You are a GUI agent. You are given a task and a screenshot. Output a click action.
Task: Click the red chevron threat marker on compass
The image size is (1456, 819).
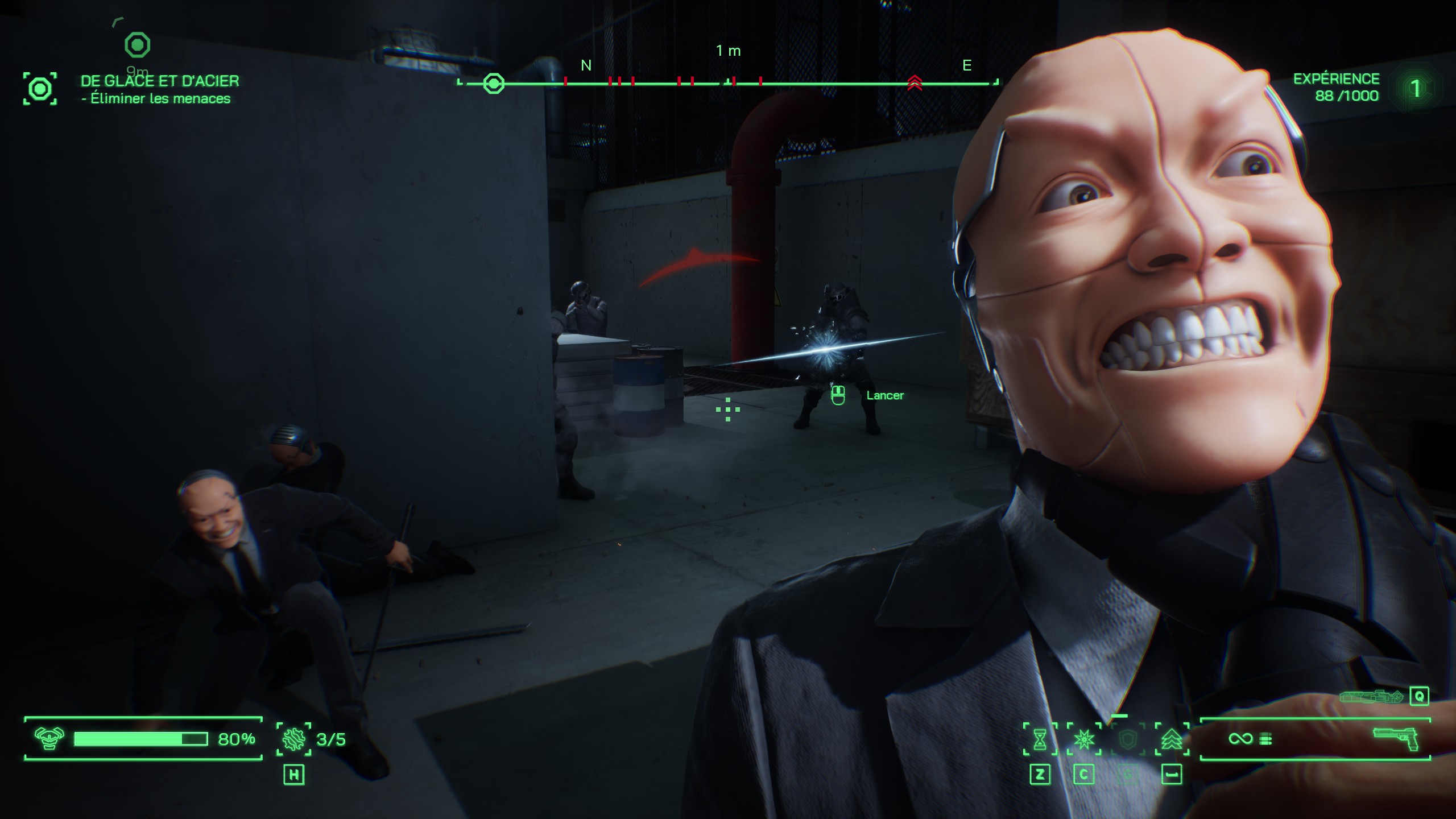tap(914, 83)
